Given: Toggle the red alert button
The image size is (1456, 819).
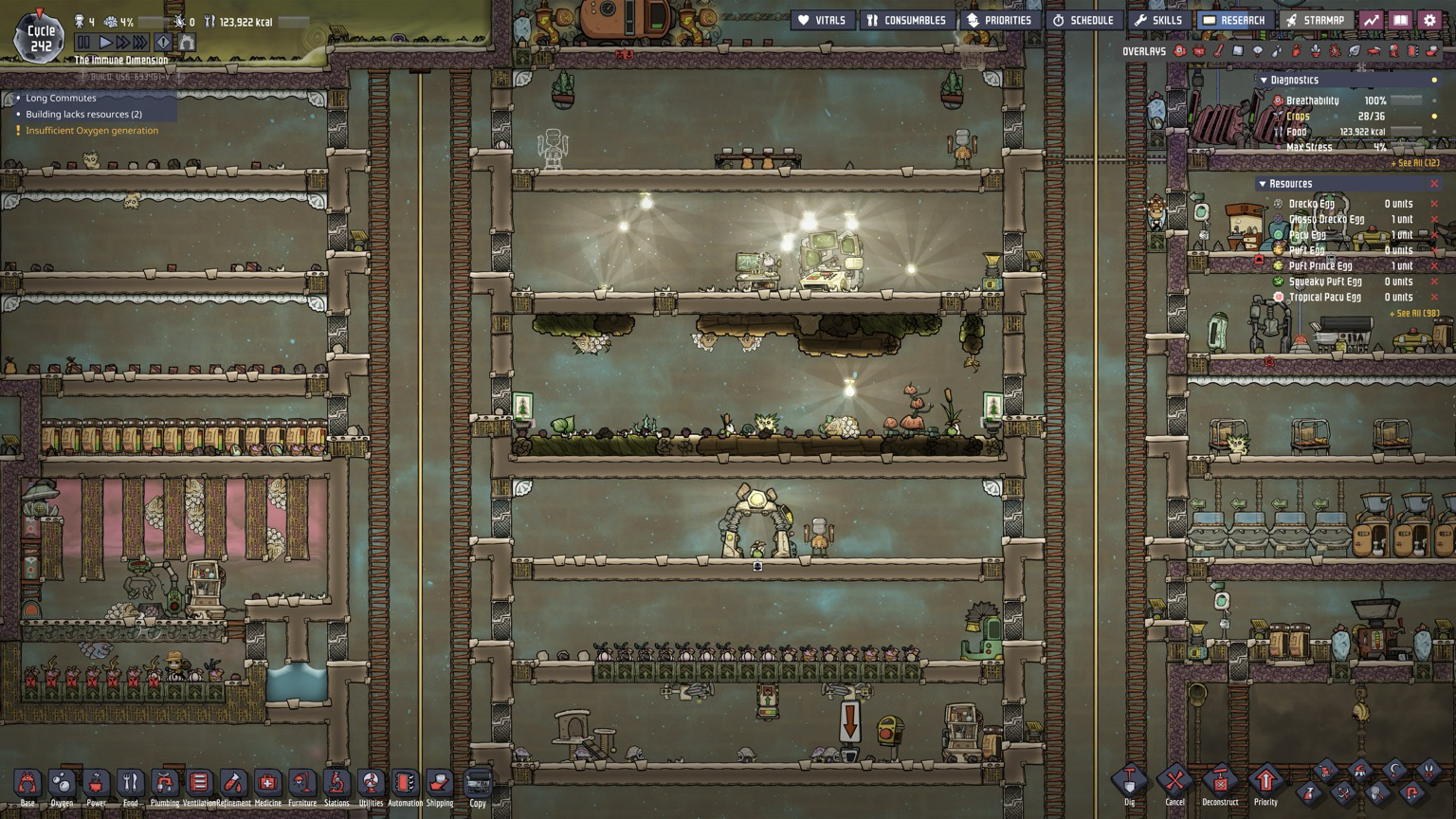Looking at the screenshot, I should 163,43.
